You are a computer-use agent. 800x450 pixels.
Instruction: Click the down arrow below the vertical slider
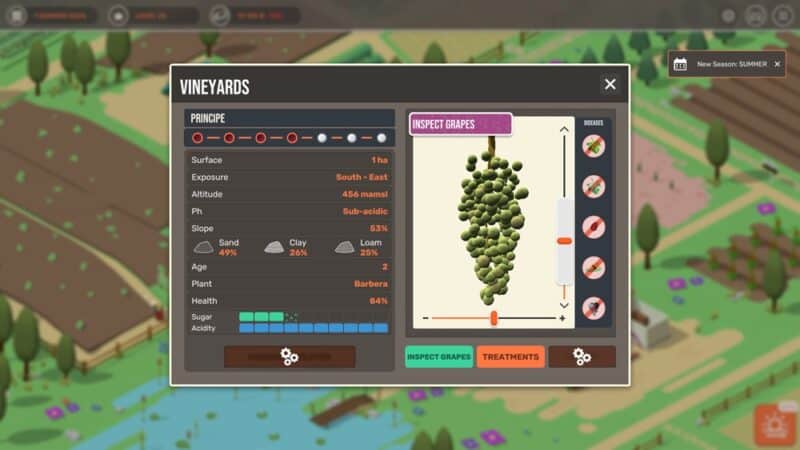564,305
